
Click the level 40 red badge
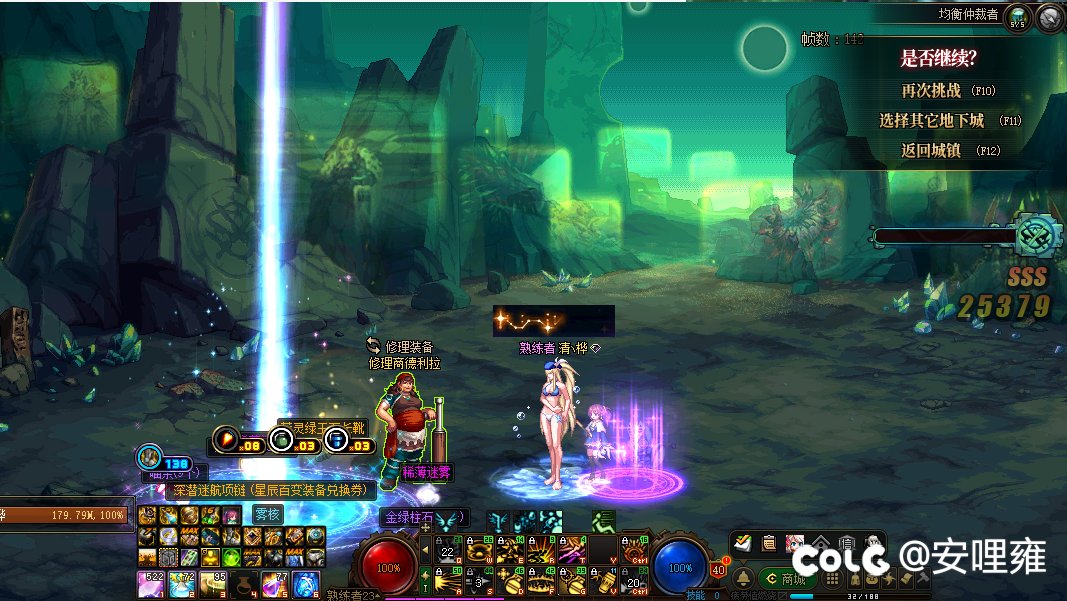click(716, 570)
